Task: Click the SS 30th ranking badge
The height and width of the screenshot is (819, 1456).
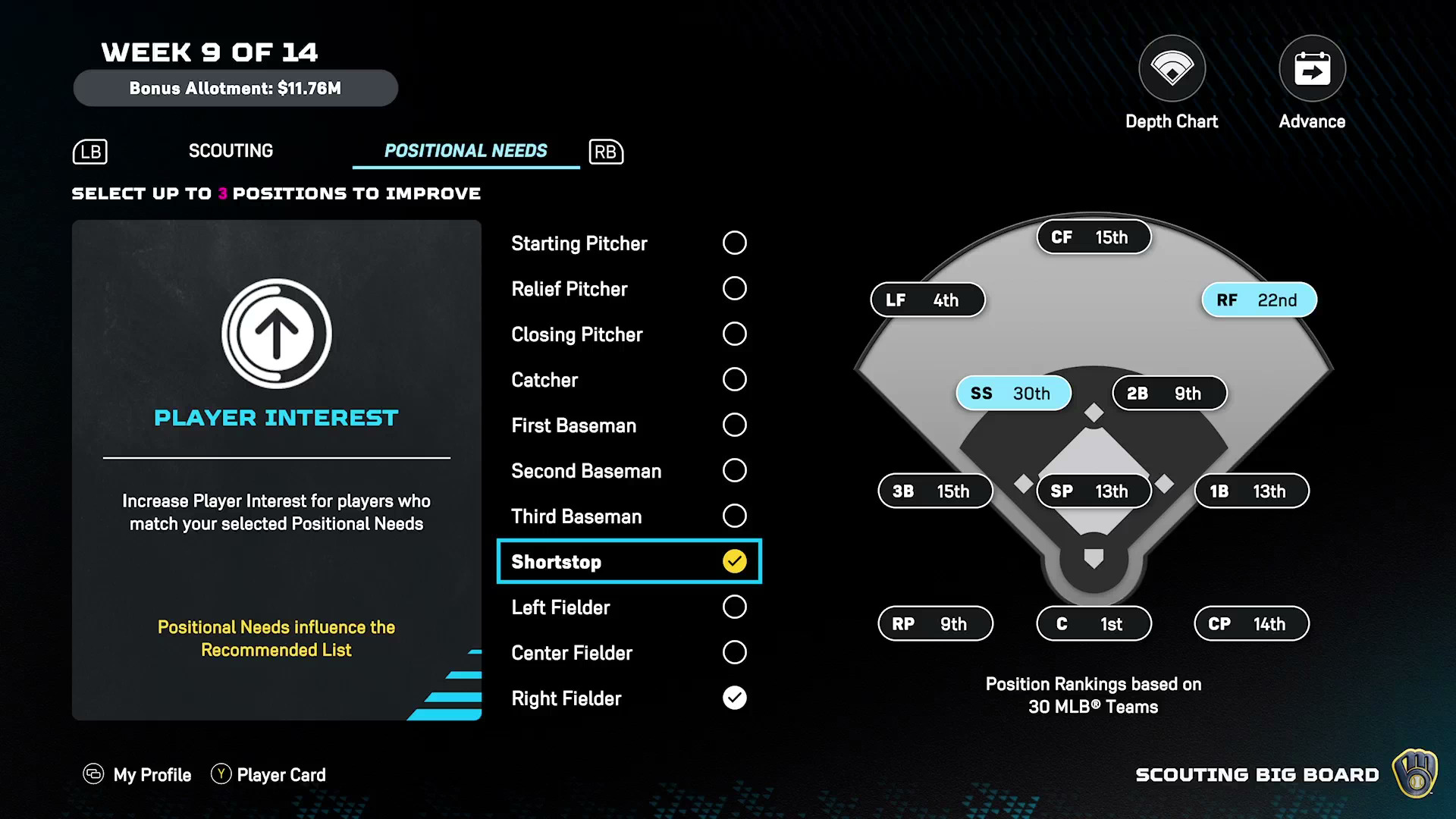Action: (1013, 394)
